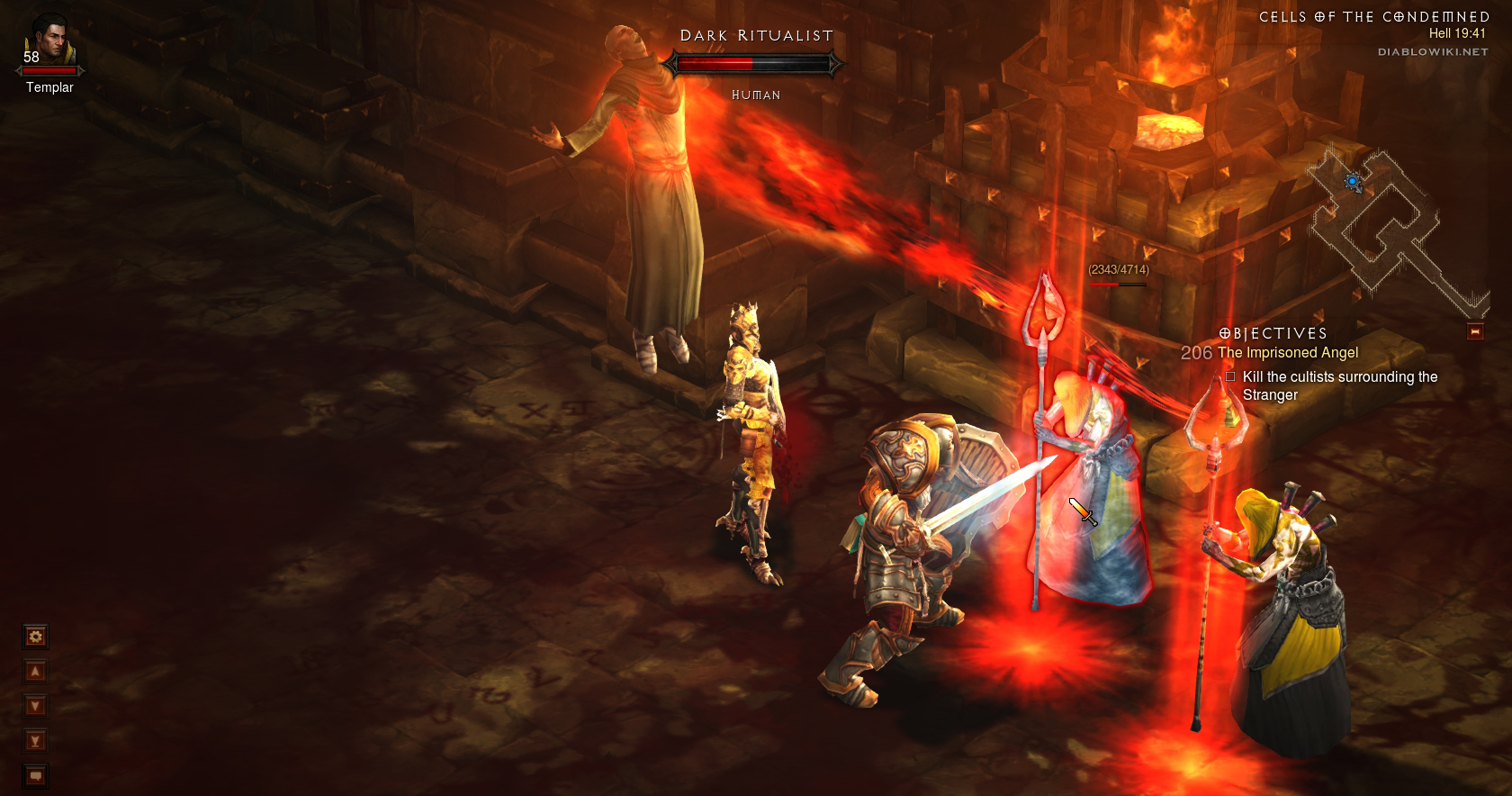
Task: Click the chat scroll-up arrow button
Action: [35, 672]
